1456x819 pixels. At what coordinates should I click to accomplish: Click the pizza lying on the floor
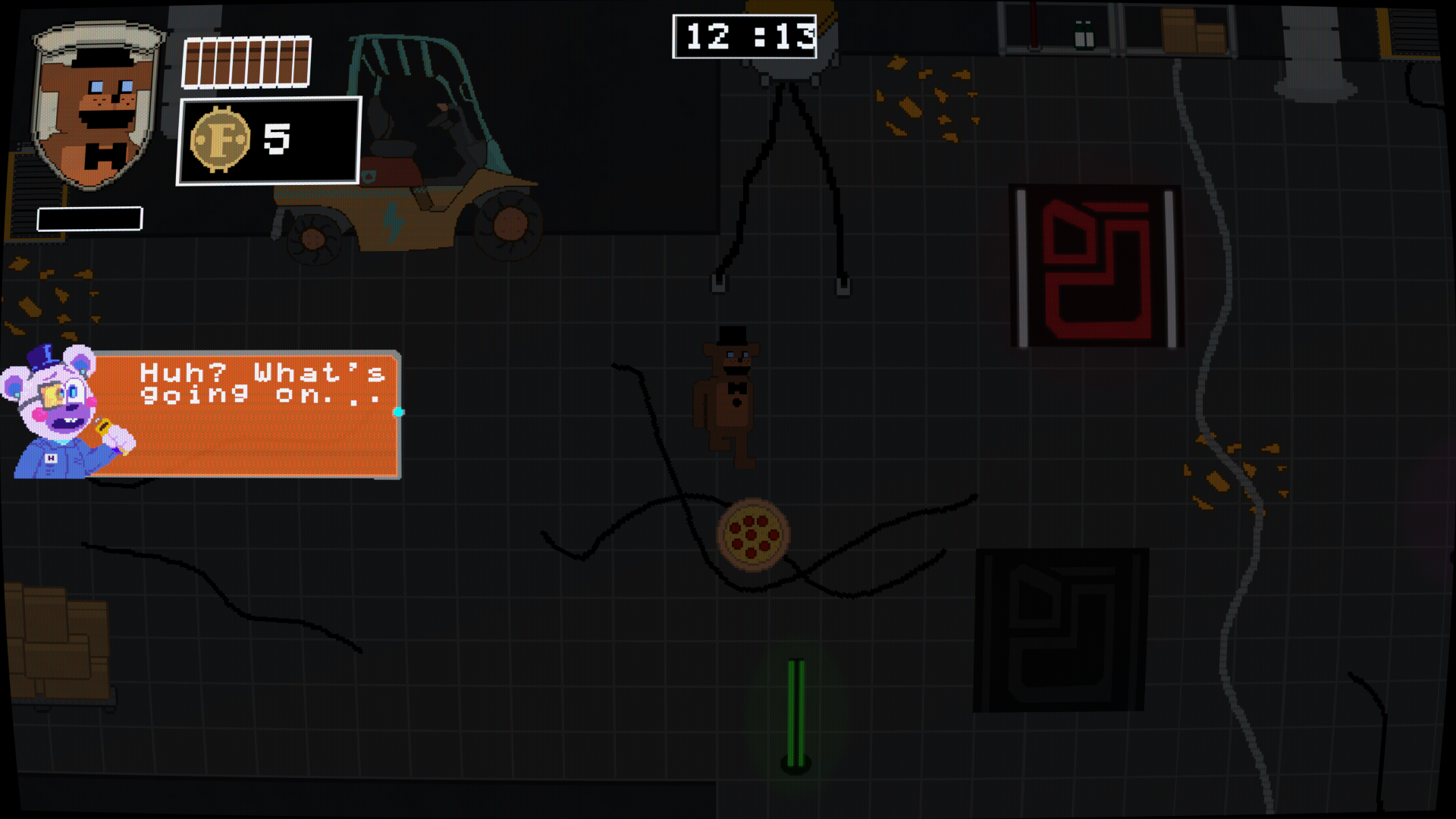755,535
